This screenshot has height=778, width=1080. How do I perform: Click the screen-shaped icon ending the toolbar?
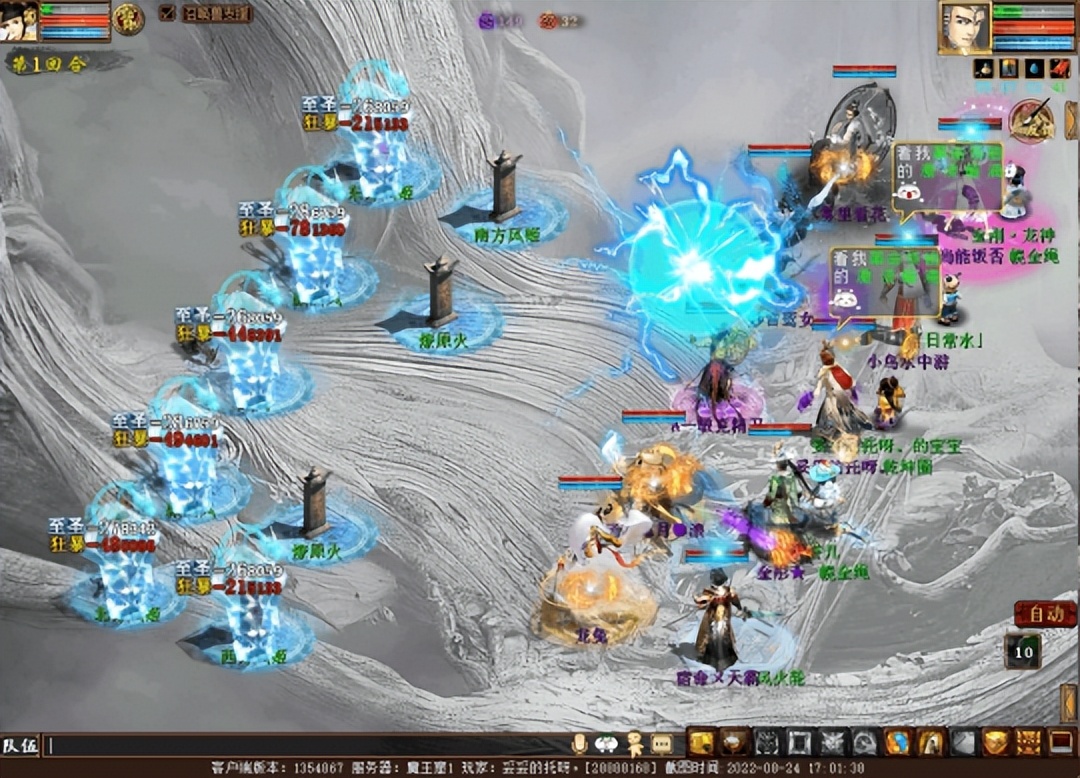1060,742
